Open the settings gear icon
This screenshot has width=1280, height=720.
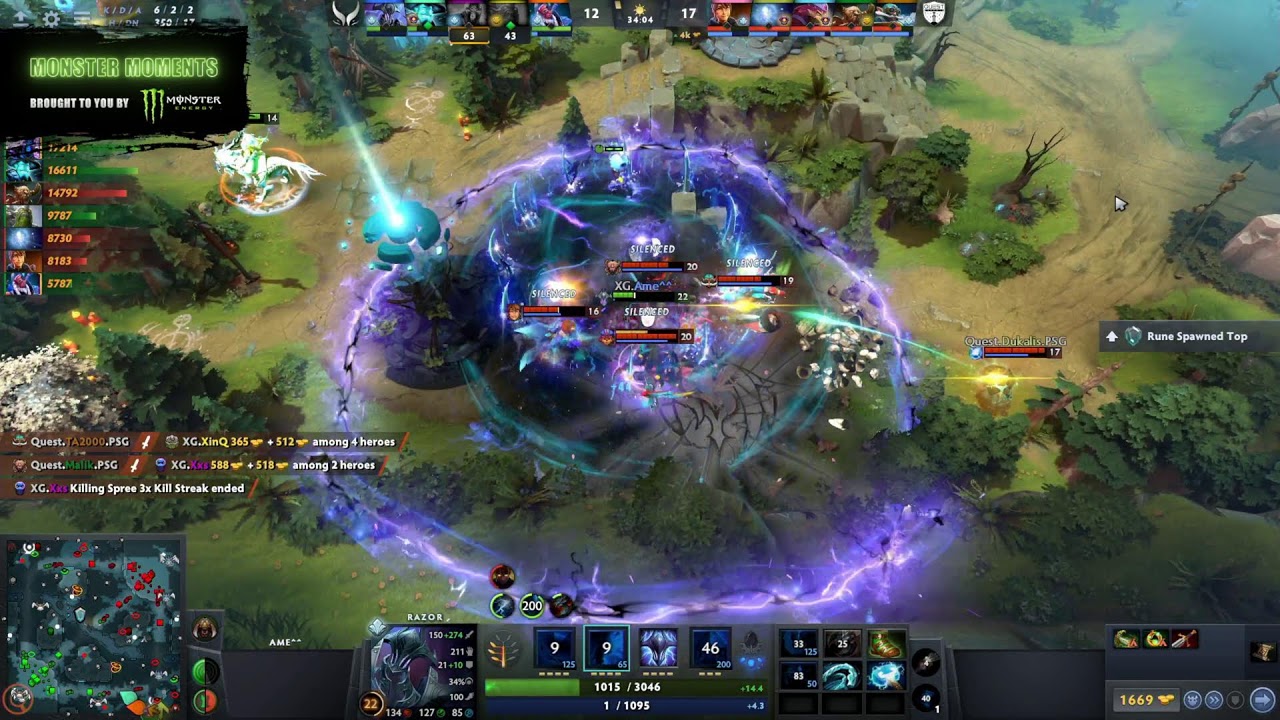(51, 18)
